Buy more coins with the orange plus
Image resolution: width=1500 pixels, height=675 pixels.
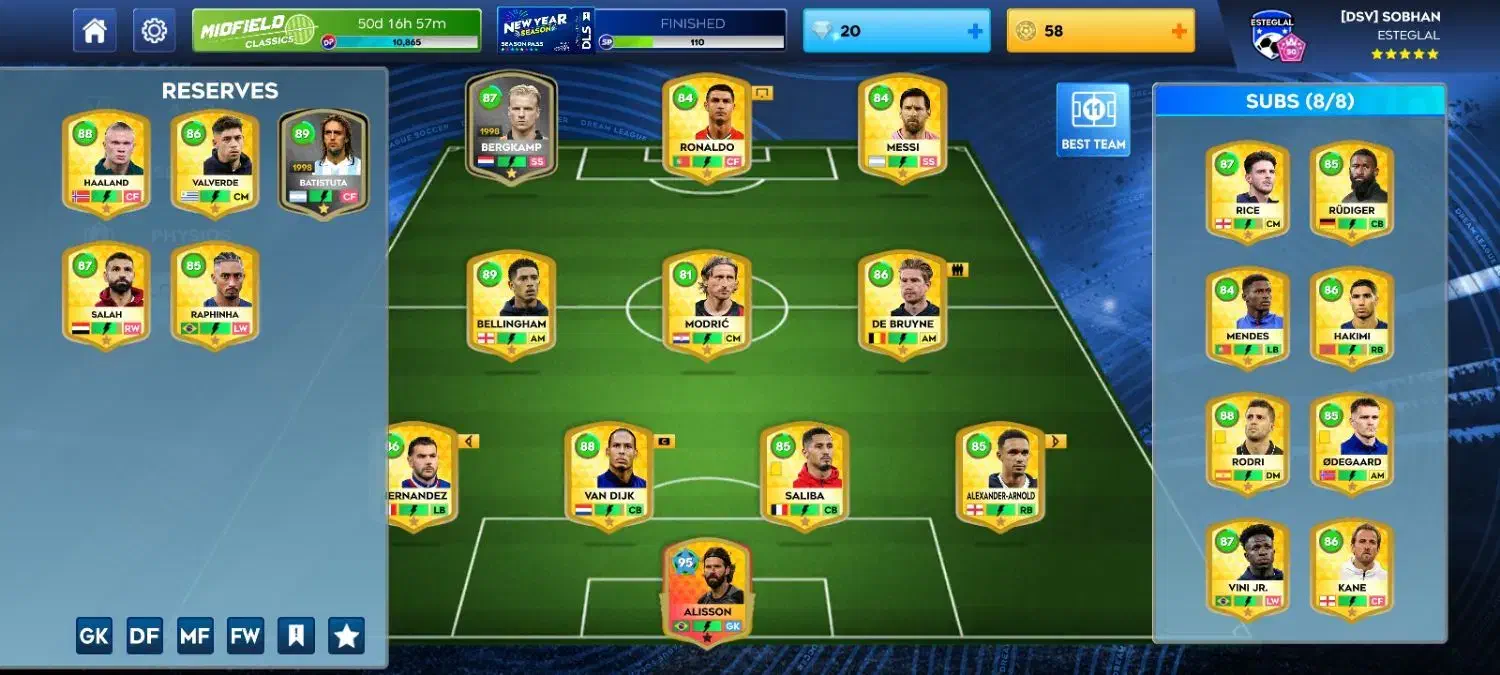pos(1179,31)
